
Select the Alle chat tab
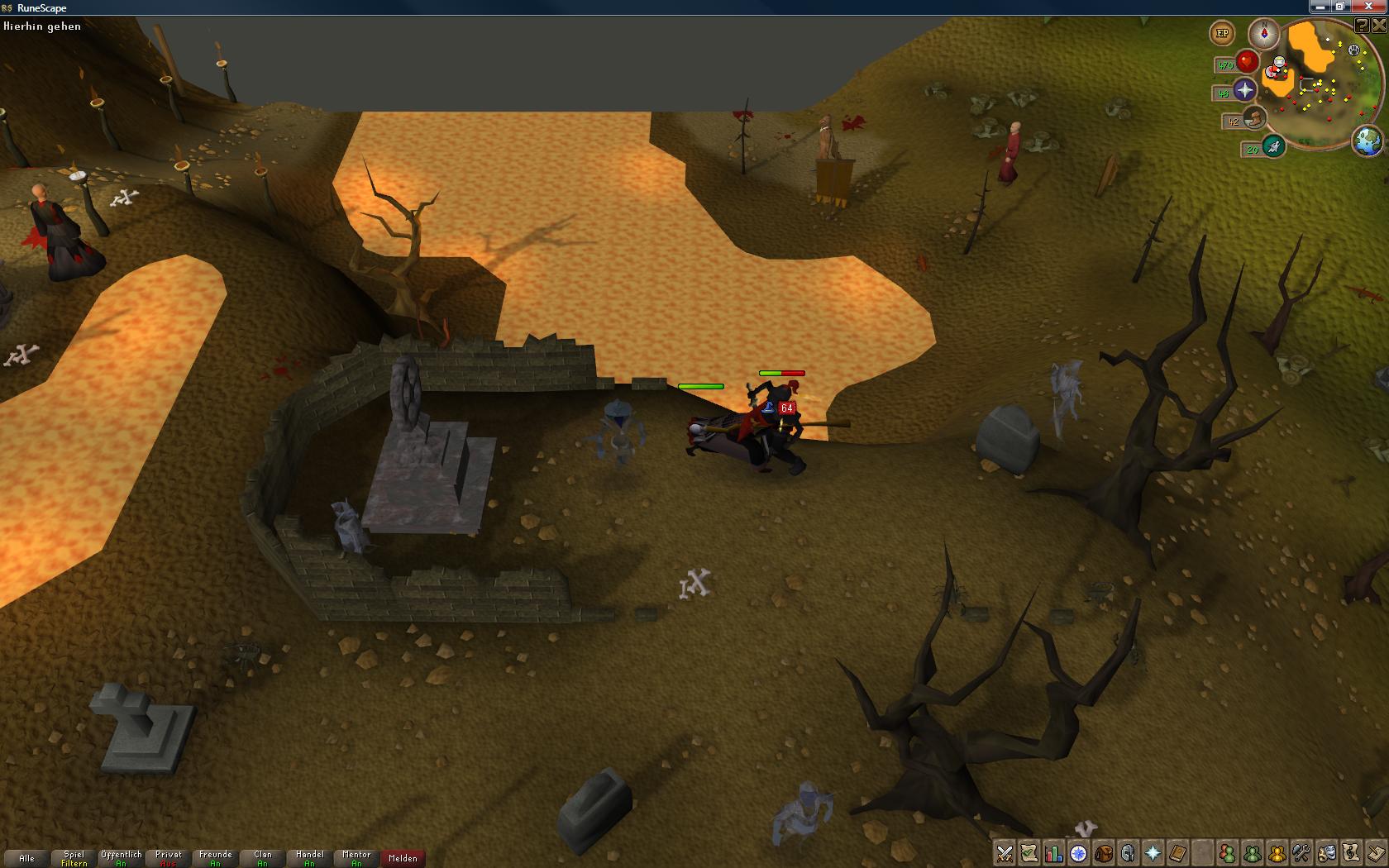(x=26, y=858)
